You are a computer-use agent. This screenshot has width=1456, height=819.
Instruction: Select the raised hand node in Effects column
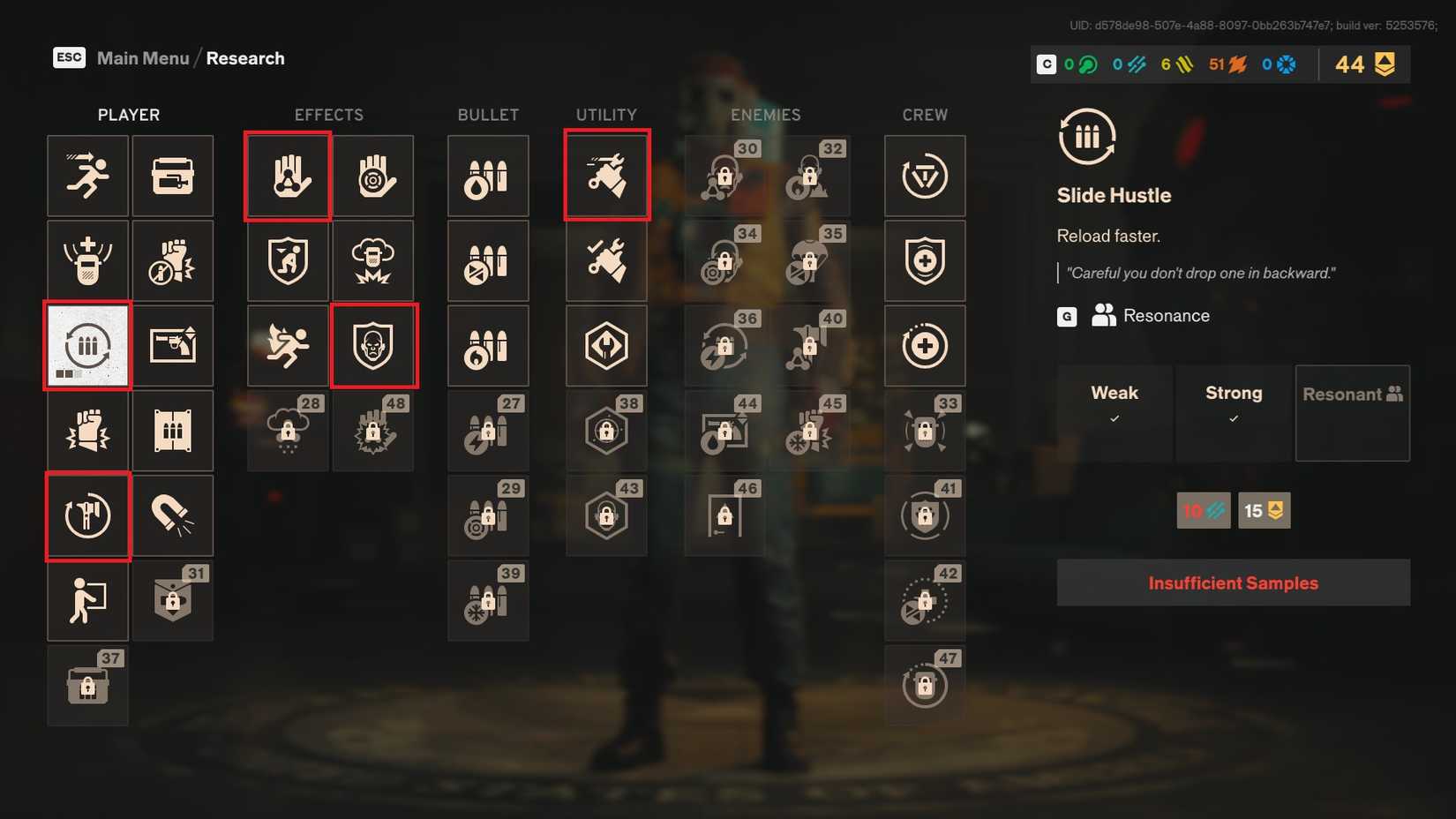(x=287, y=176)
